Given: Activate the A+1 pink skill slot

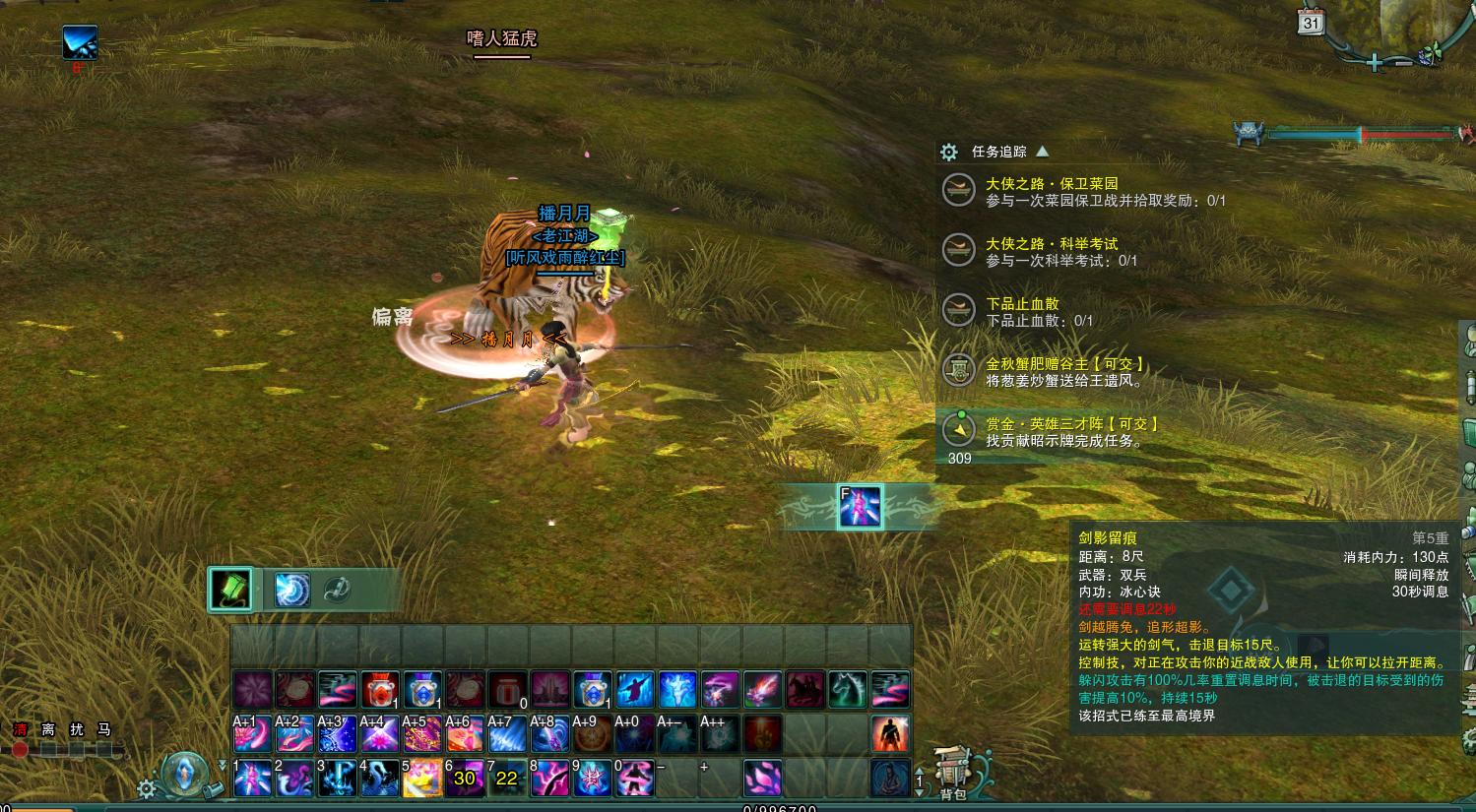Looking at the screenshot, I should (253, 734).
